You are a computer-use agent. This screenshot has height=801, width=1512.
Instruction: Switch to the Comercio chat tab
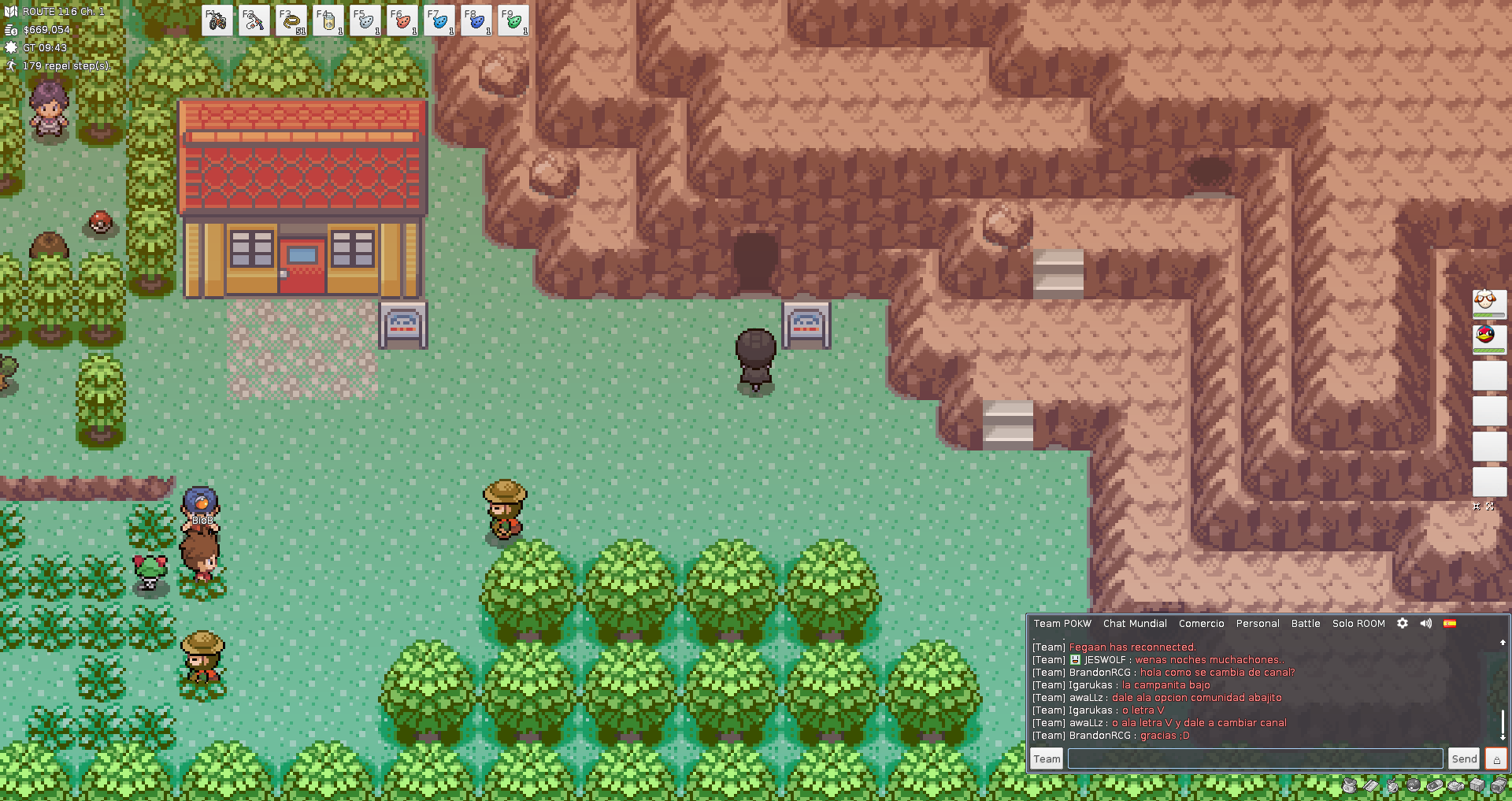coord(1201,624)
